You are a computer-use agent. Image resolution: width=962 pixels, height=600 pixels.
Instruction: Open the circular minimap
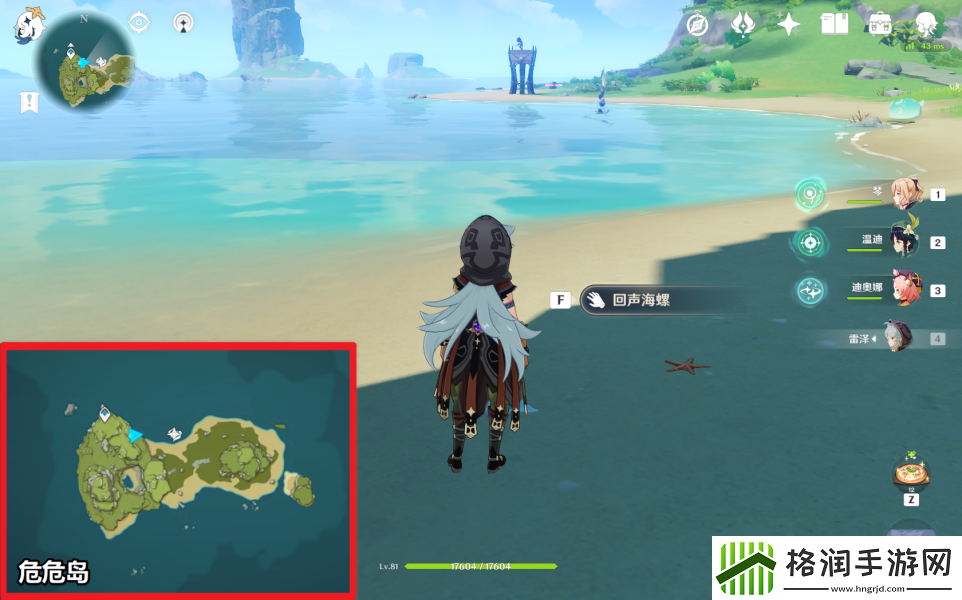click(x=84, y=65)
